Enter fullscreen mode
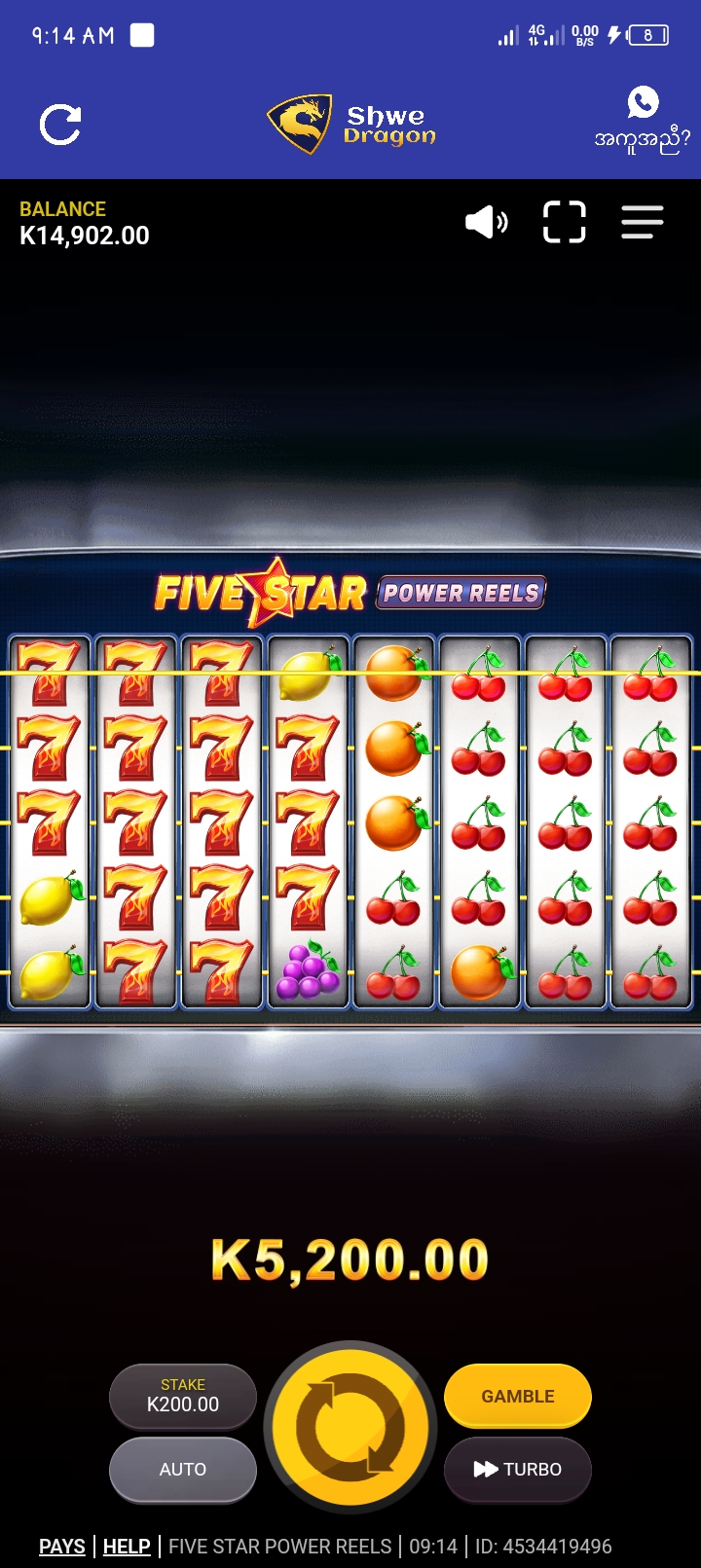Image resolution: width=701 pixels, height=1568 pixels. tap(564, 223)
